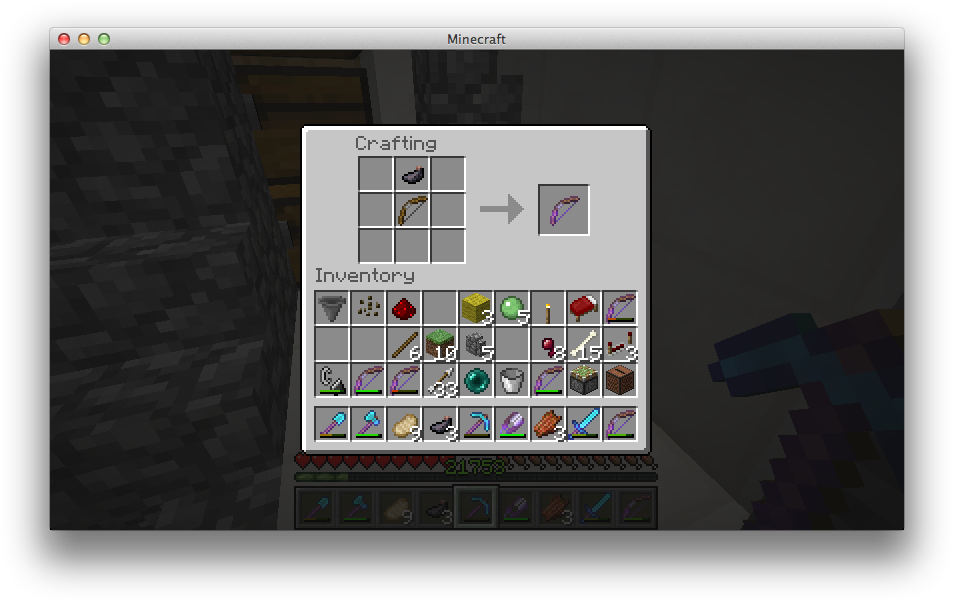Pick up the redstone dust
Screen dimensions: 953x601
pyautogui.click(x=403, y=309)
